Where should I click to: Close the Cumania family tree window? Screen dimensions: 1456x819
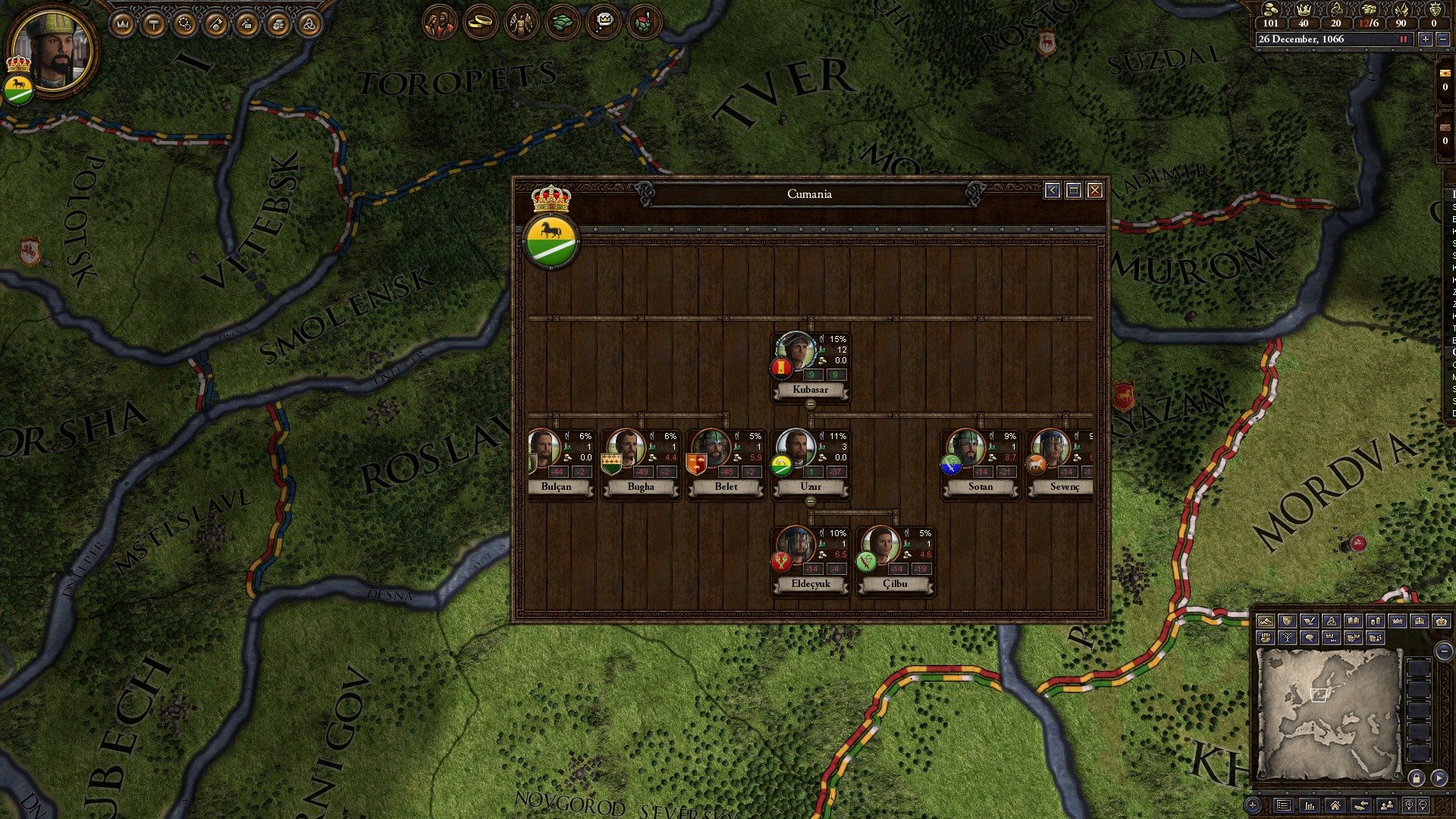(1094, 190)
